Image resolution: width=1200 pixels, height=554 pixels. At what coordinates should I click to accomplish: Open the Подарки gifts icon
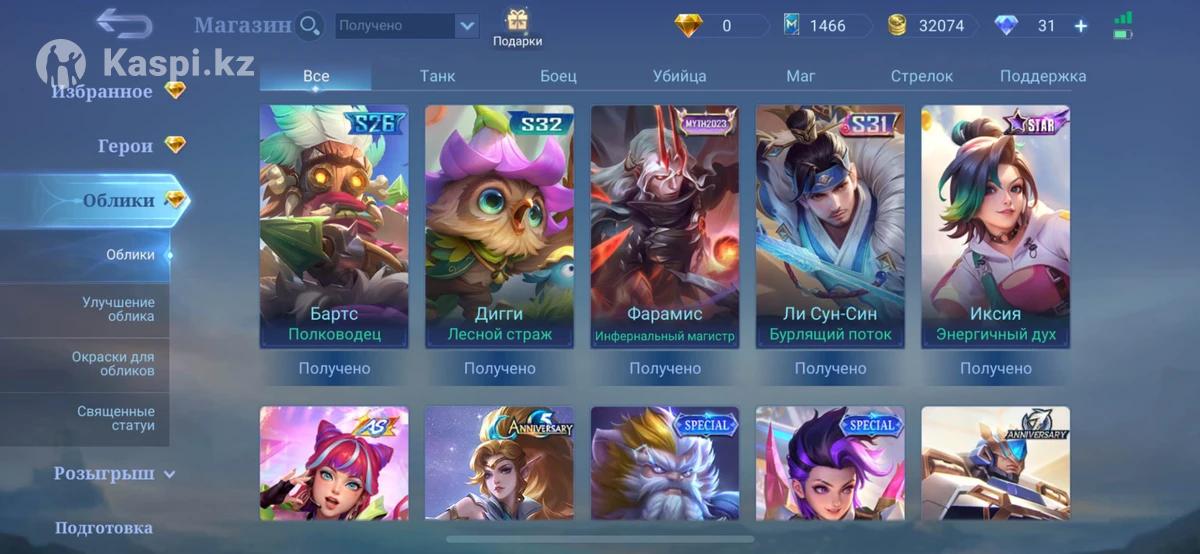tap(517, 28)
